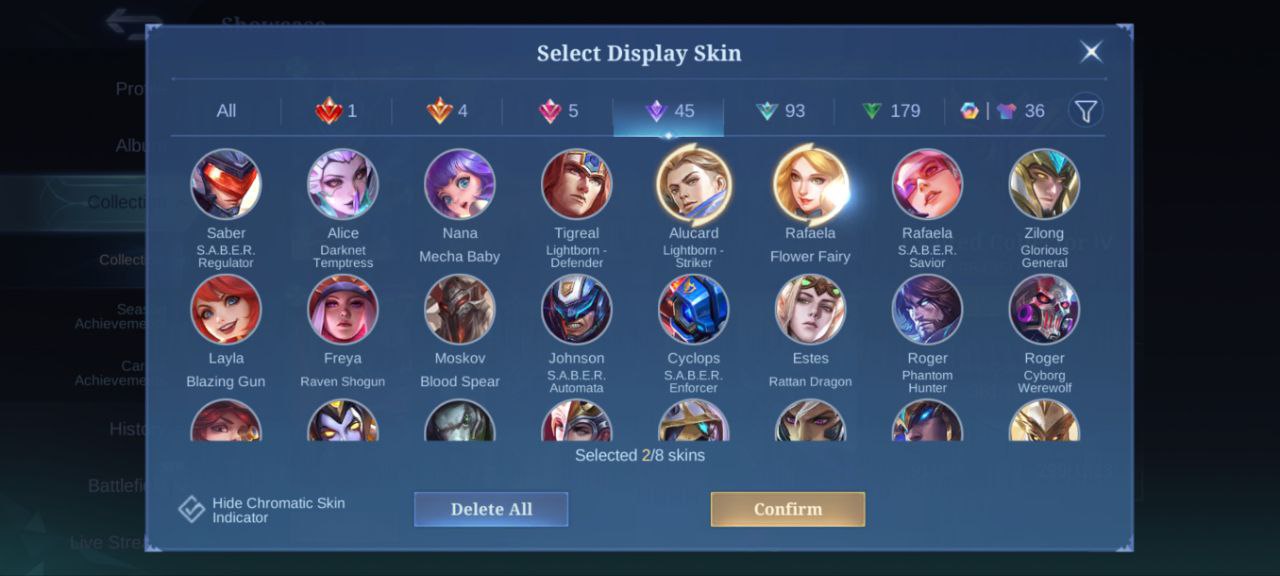This screenshot has height=576, width=1280.
Task: Choose Zilong's Glorious General skin
Action: [1044, 185]
